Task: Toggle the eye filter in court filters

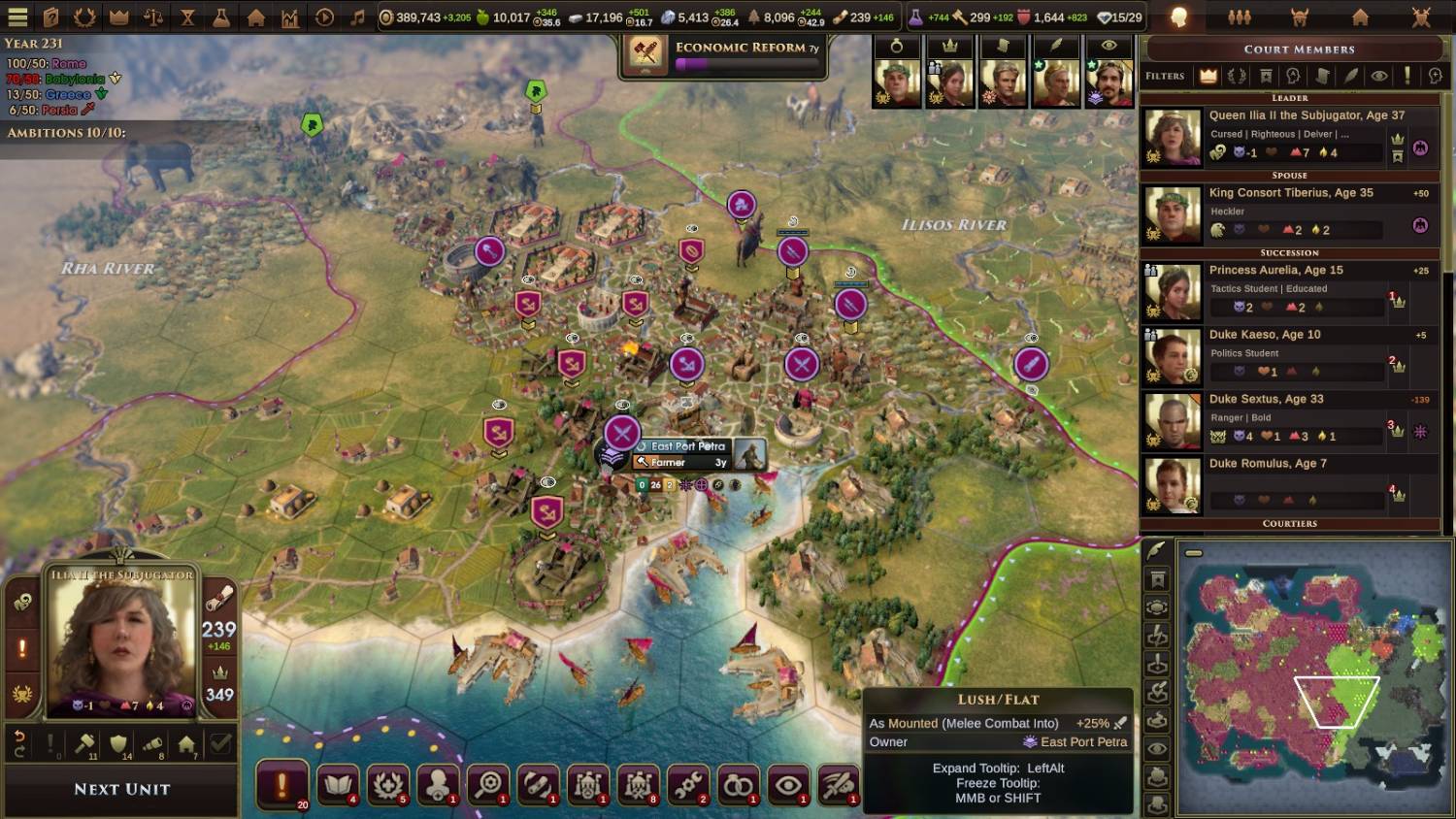Action: 1378,76
